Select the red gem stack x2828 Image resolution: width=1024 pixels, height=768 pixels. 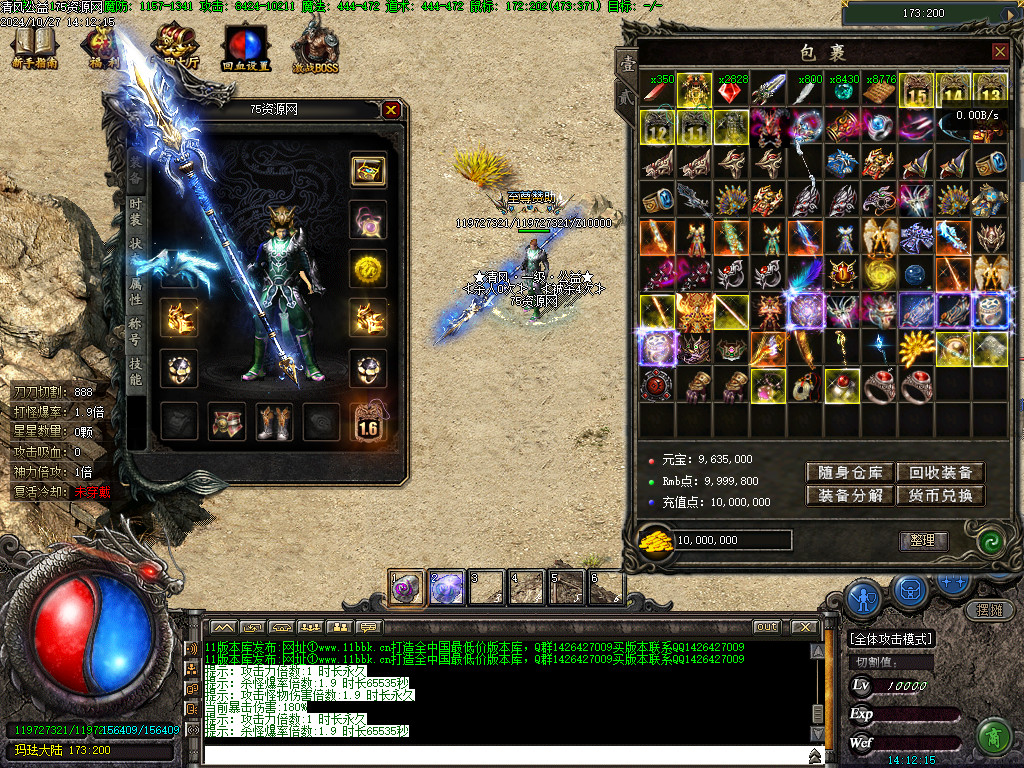coord(731,92)
